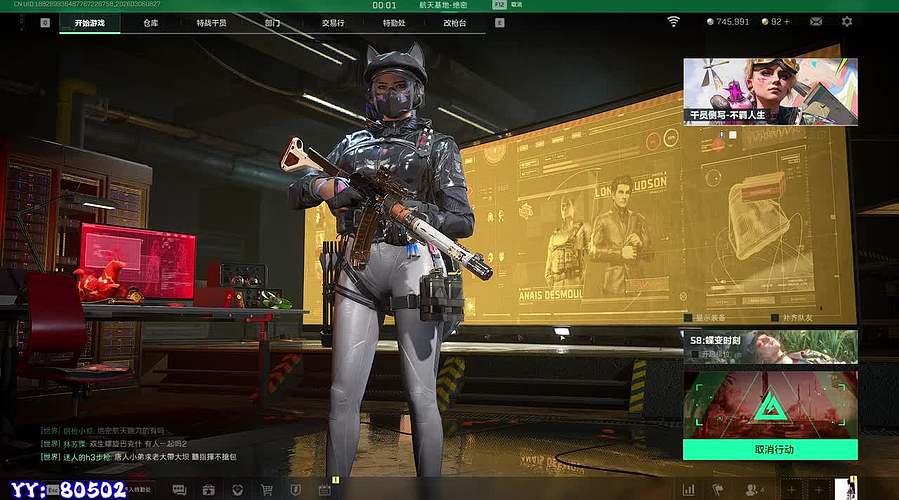Open settings via the gear icon

tap(847, 21)
